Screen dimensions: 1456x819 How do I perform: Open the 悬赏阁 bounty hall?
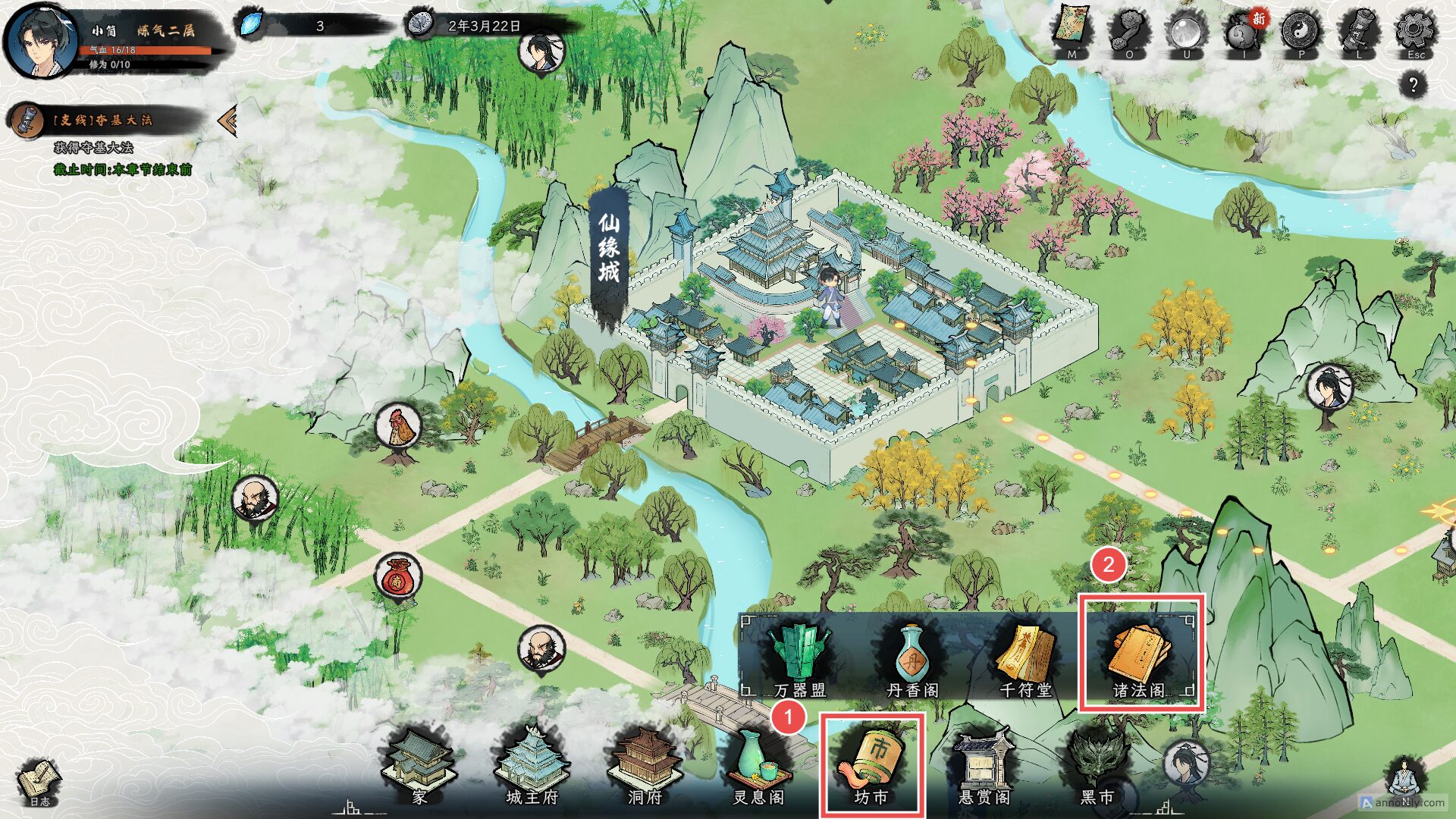coord(984,766)
